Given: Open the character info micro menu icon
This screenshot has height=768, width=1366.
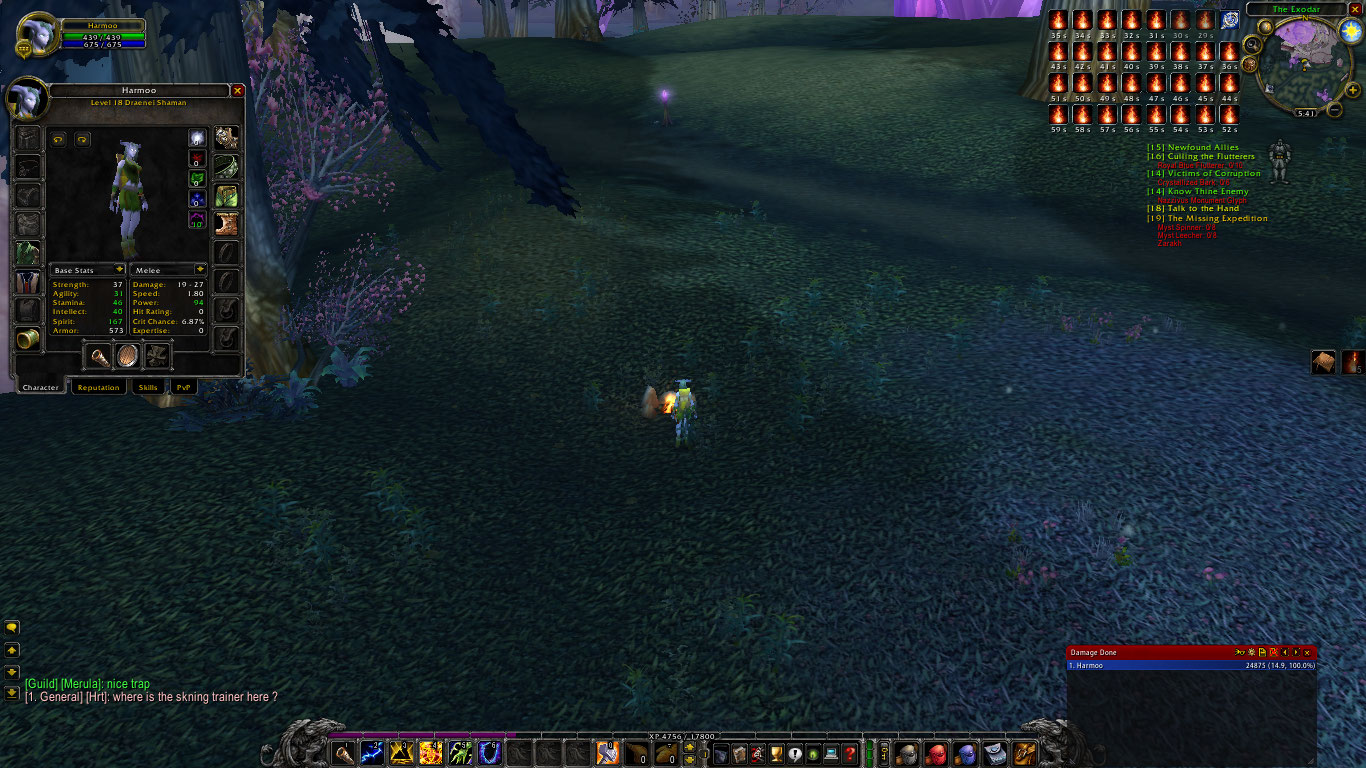Looking at the screenshot, I should 721,756.
